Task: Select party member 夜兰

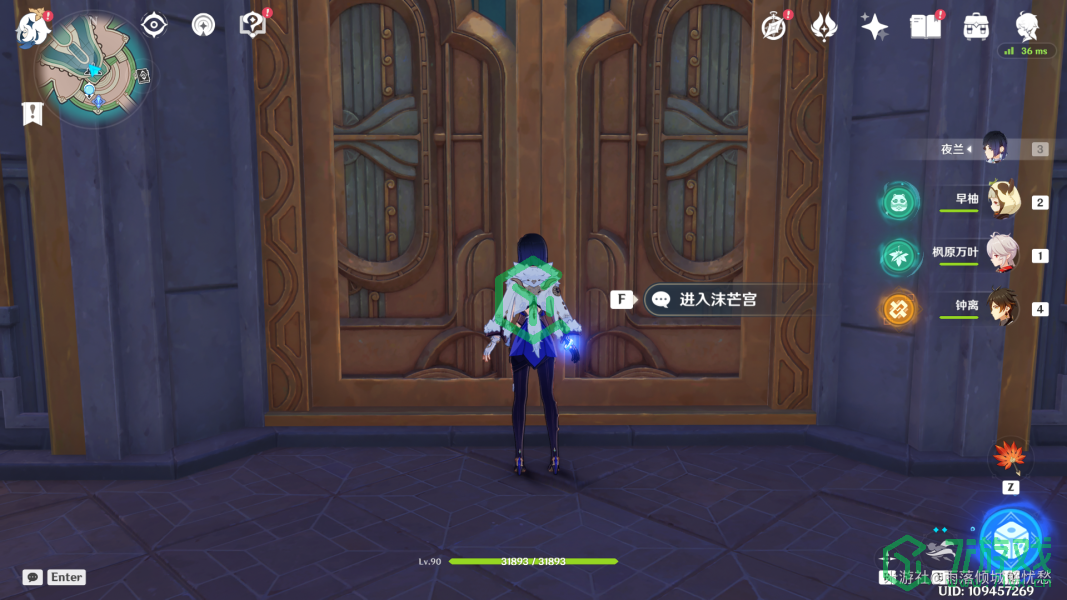Action: 994,148
